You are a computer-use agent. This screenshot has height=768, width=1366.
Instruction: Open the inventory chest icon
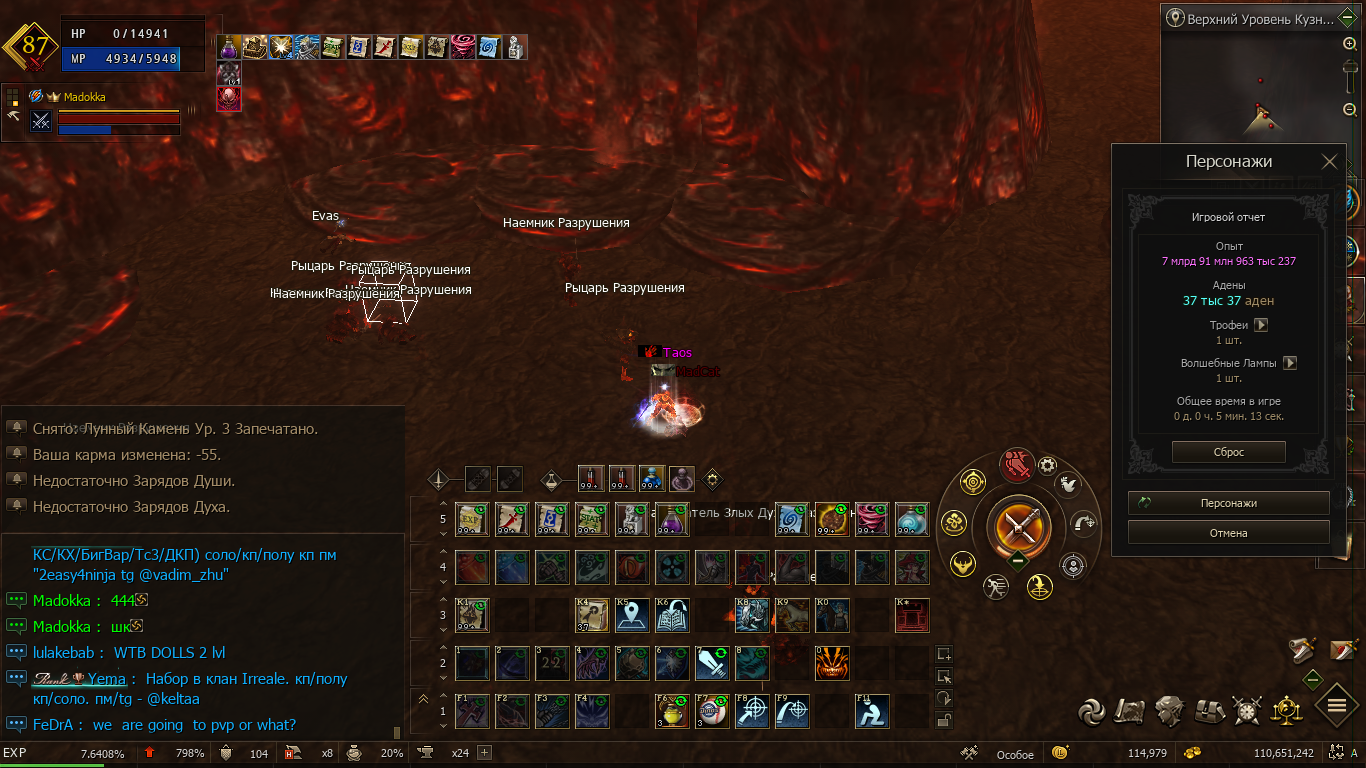click(1209, 711)
